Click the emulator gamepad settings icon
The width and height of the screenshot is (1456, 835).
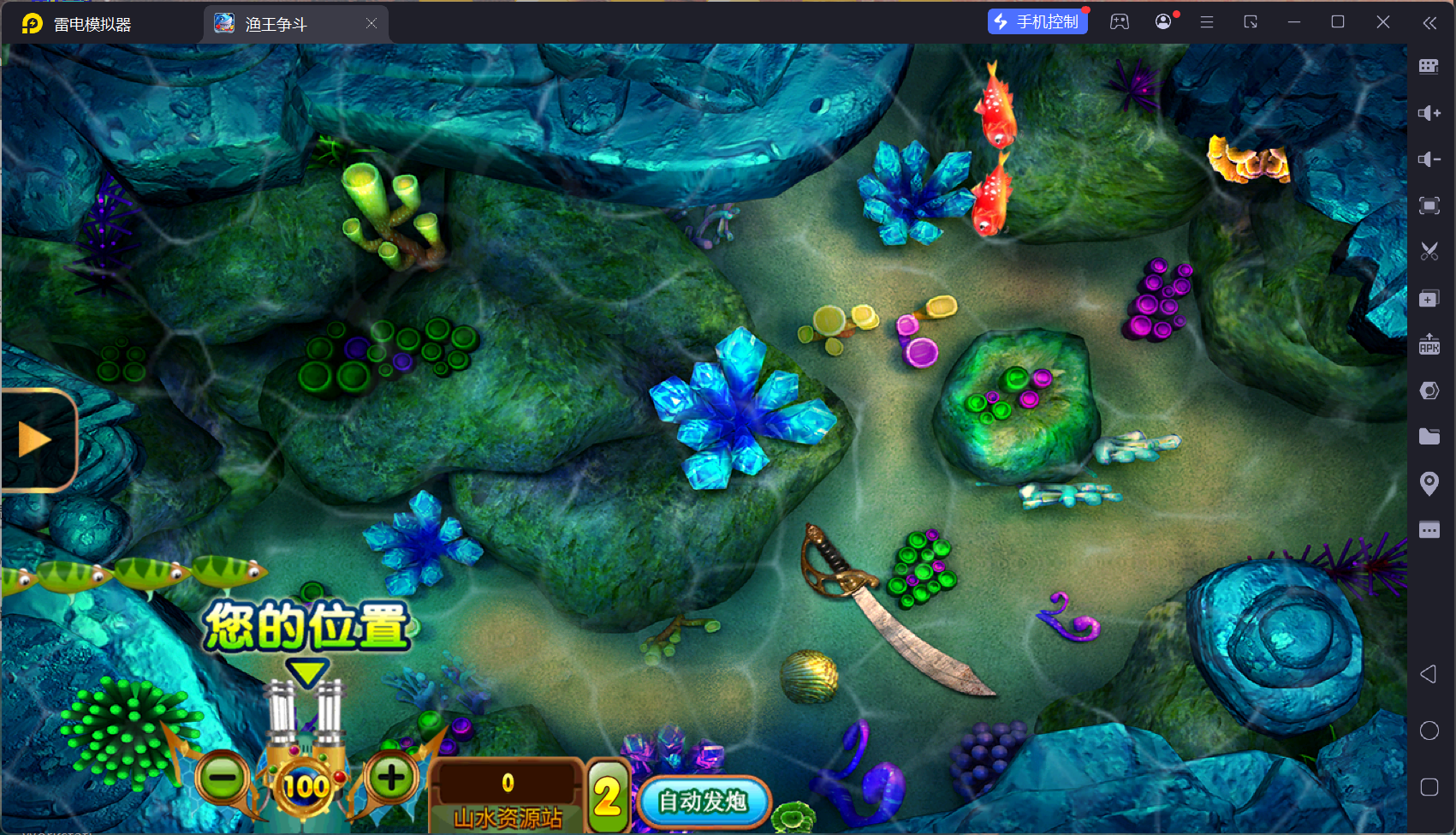(1120, 22)
